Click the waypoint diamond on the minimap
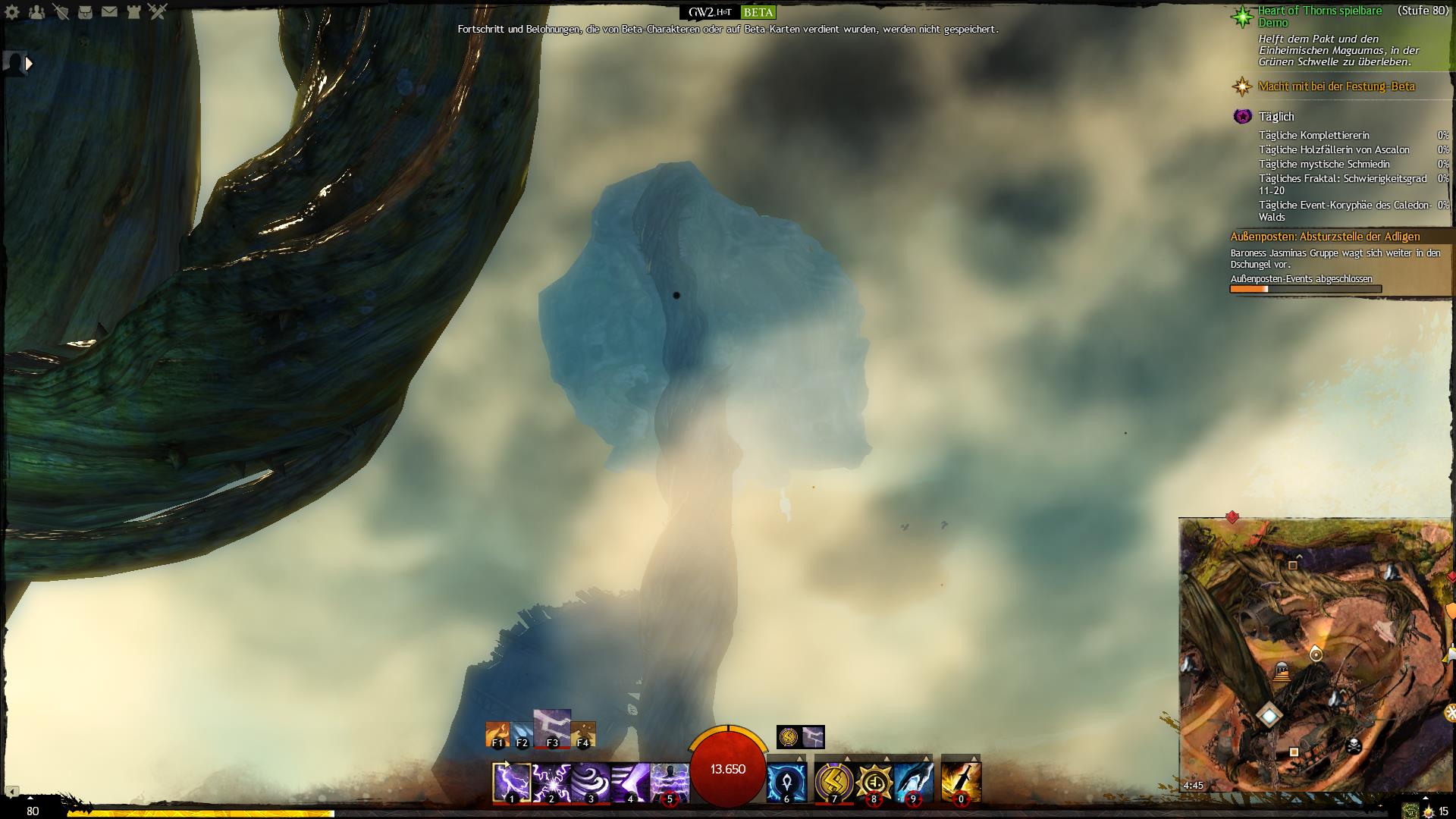 (x=1269, y=714)
